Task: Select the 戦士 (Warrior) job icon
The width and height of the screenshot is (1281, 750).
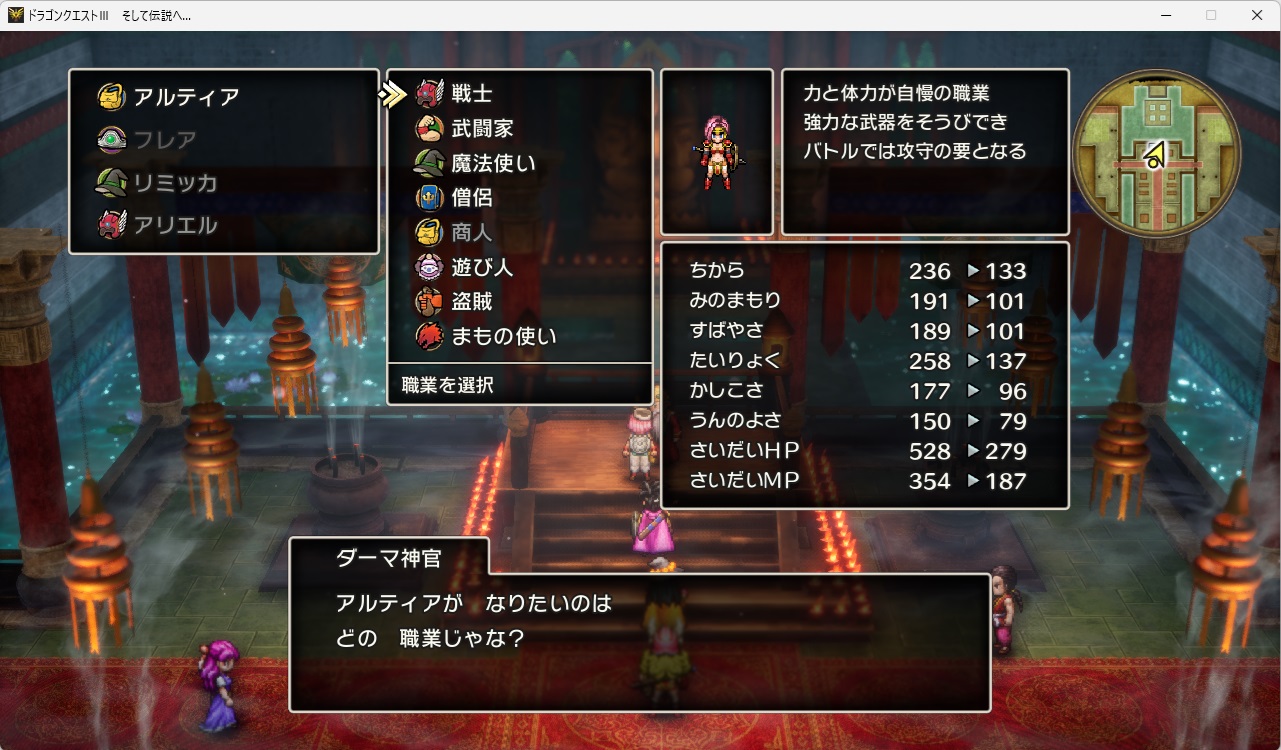Action: [x=430, y=92]
